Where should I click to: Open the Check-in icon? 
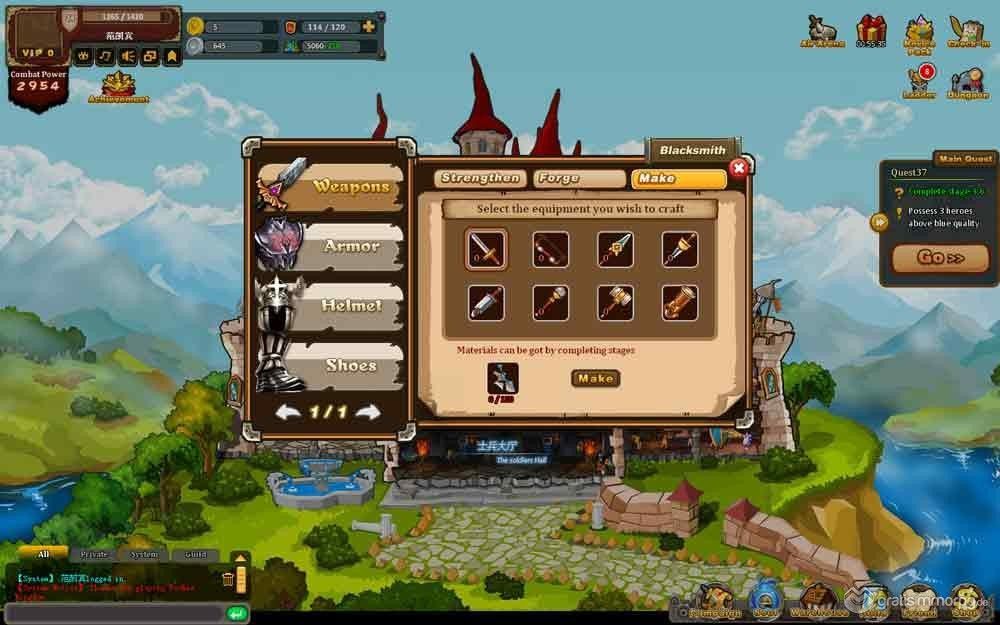tap(967, 32)
